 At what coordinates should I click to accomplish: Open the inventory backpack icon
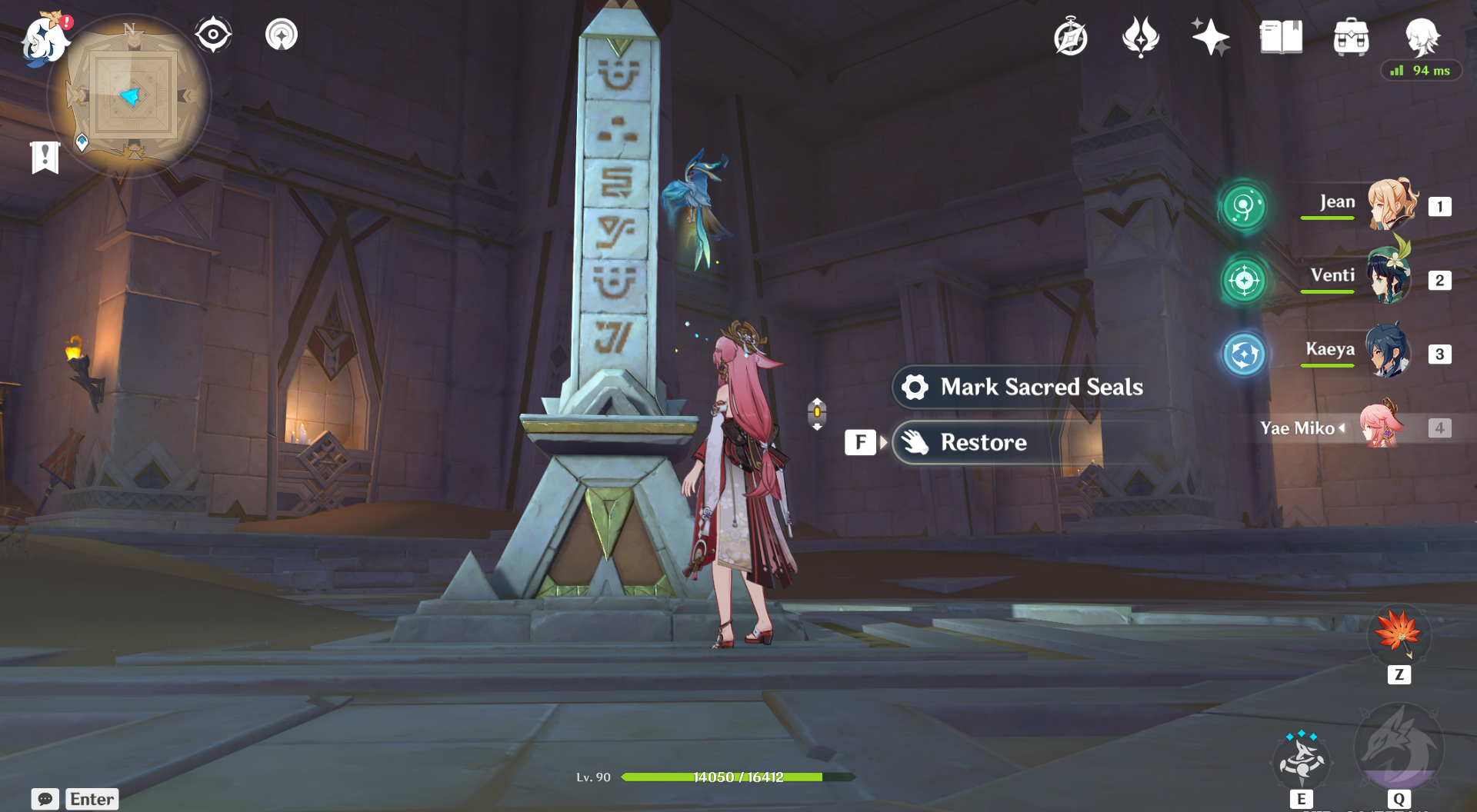[1351, 37]
